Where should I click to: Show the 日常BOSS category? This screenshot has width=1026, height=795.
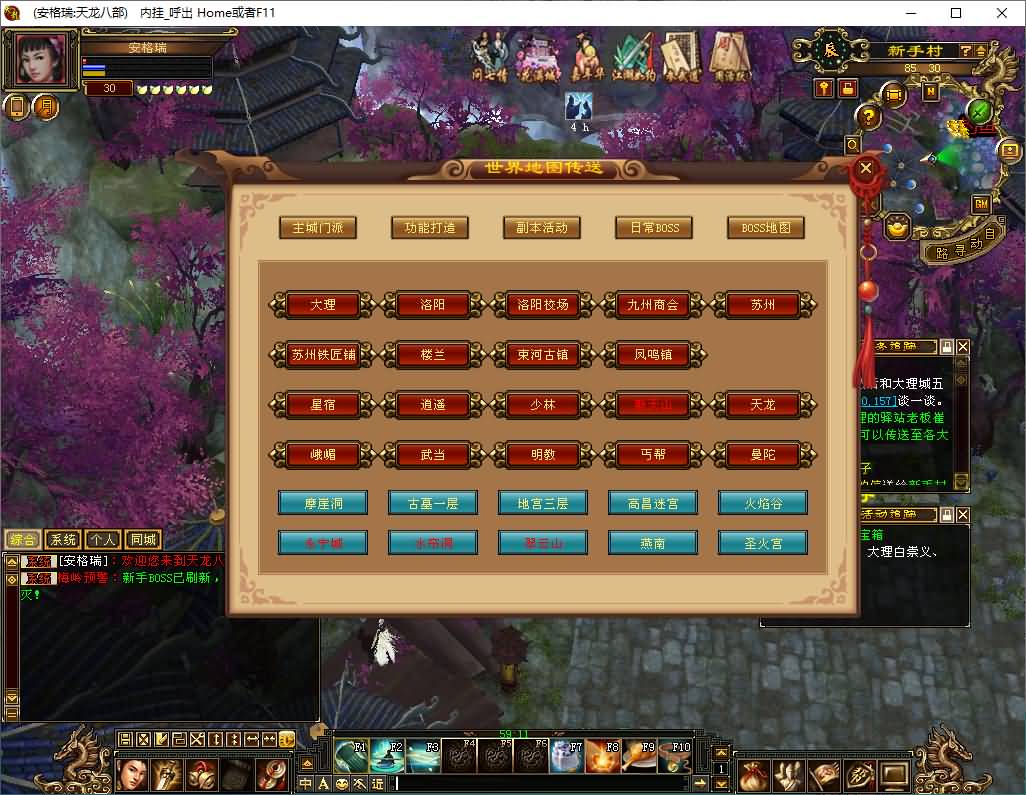[x=654, y=228]
